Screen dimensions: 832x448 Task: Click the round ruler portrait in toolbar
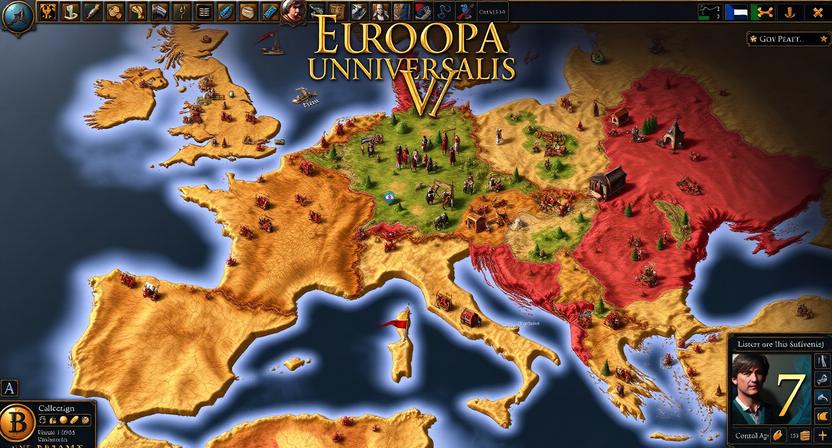click(x=292, y=12)
